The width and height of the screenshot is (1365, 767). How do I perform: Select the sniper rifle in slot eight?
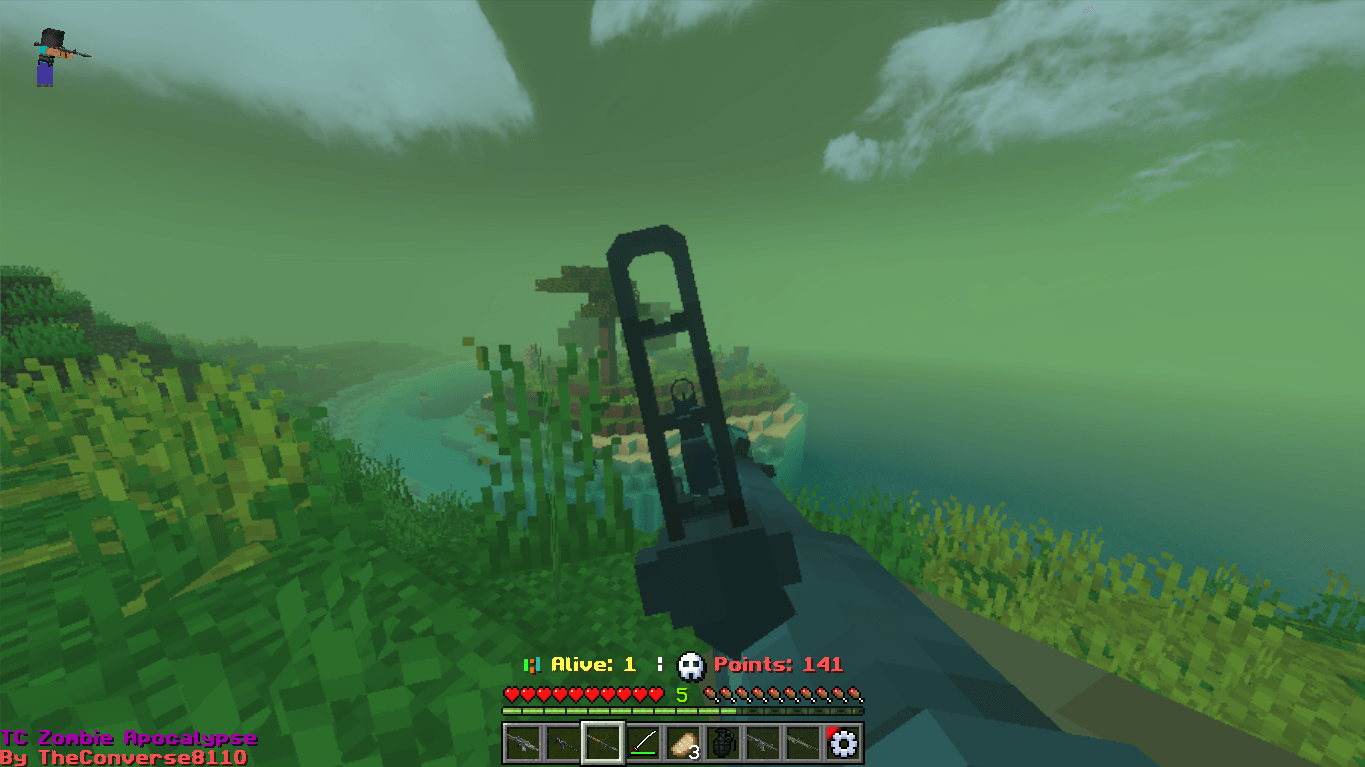coord(802,743)
